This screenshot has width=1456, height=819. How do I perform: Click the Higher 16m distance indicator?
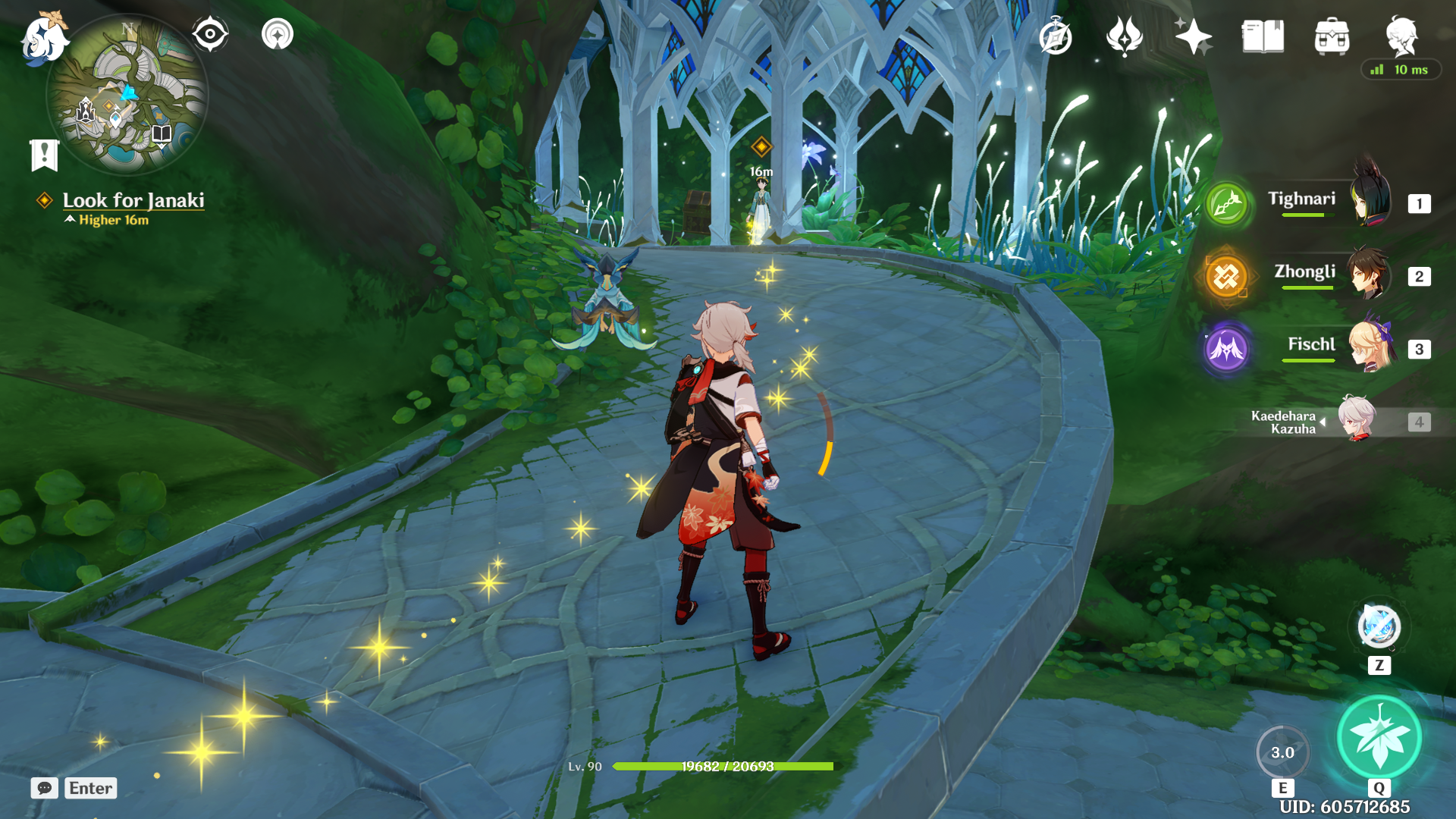[111, 221]
